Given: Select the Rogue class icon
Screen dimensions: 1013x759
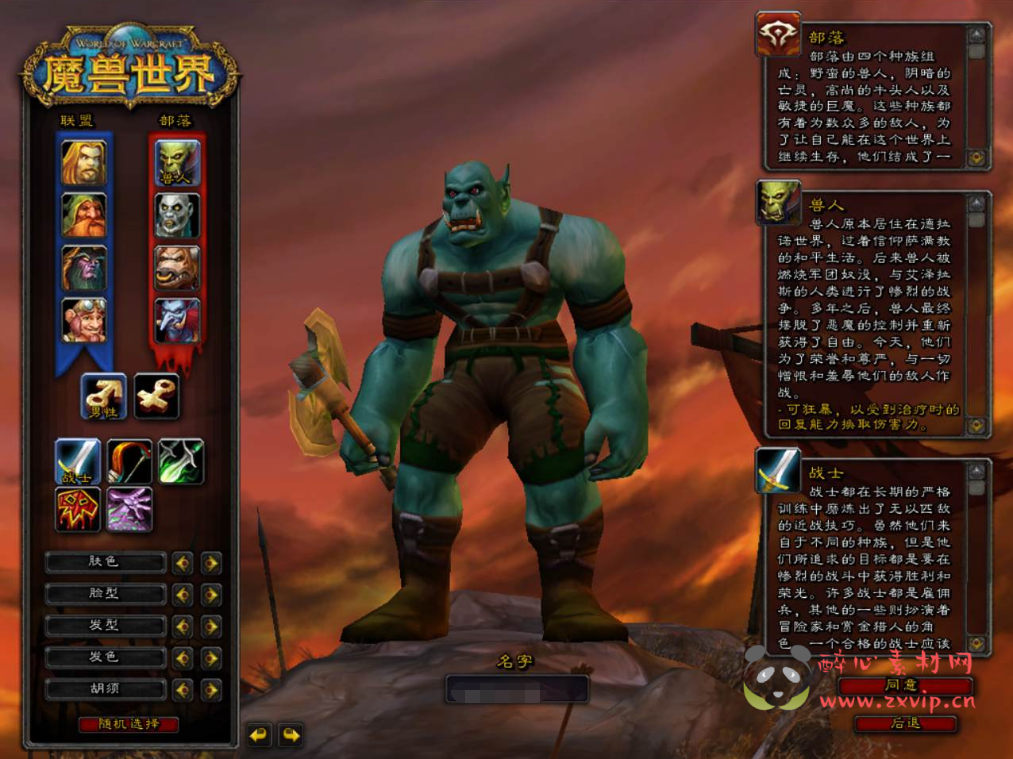Looking at the screenshot, I should 181,461.
